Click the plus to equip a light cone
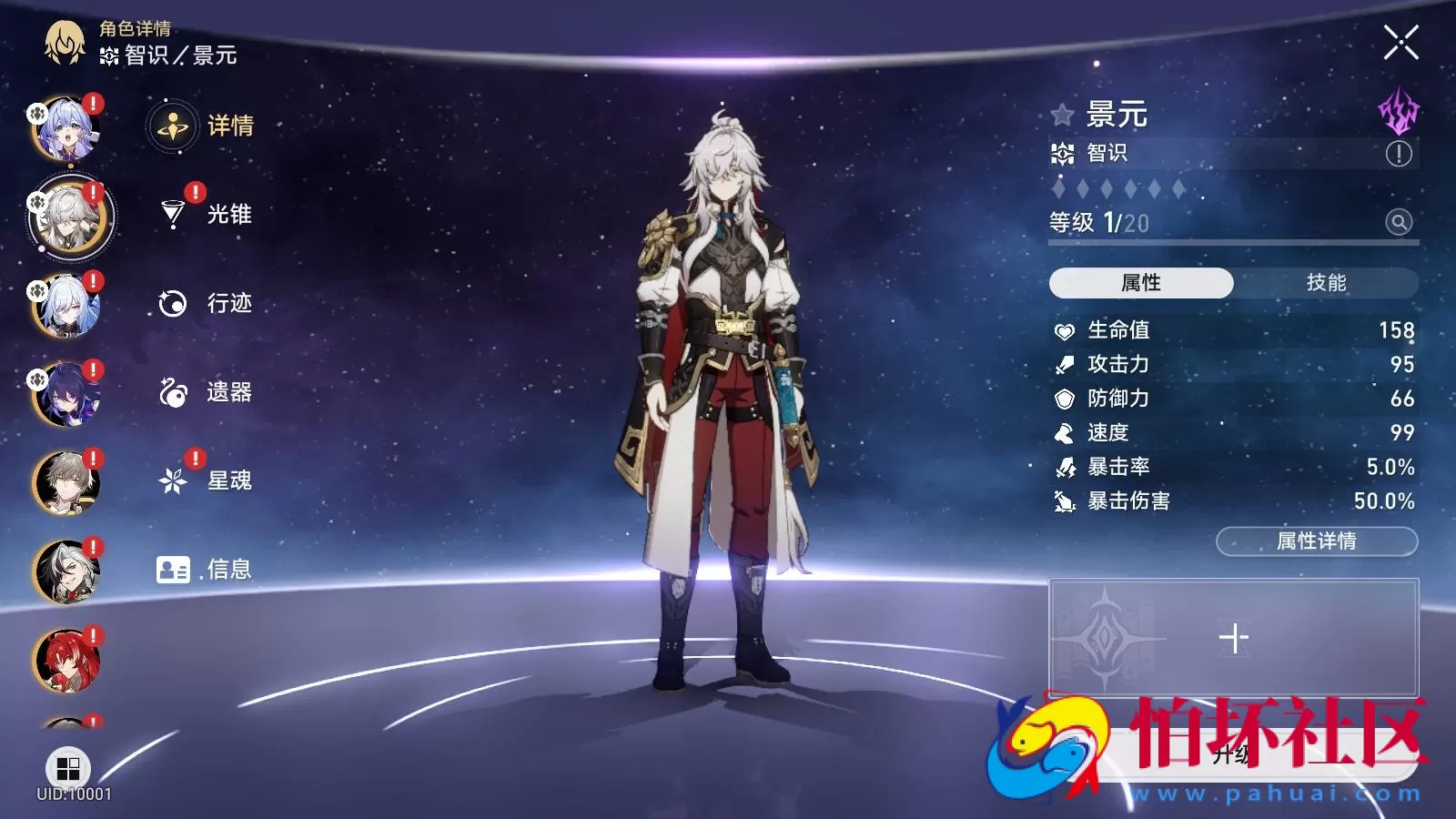Screen dimensions: 1456x819 pos(1234,637)
